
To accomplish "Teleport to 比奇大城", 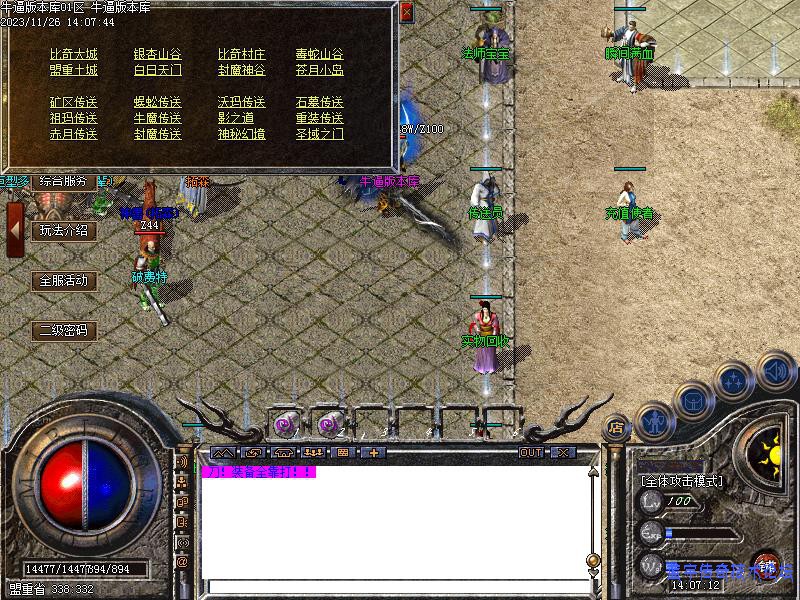I will coord(74,54).
